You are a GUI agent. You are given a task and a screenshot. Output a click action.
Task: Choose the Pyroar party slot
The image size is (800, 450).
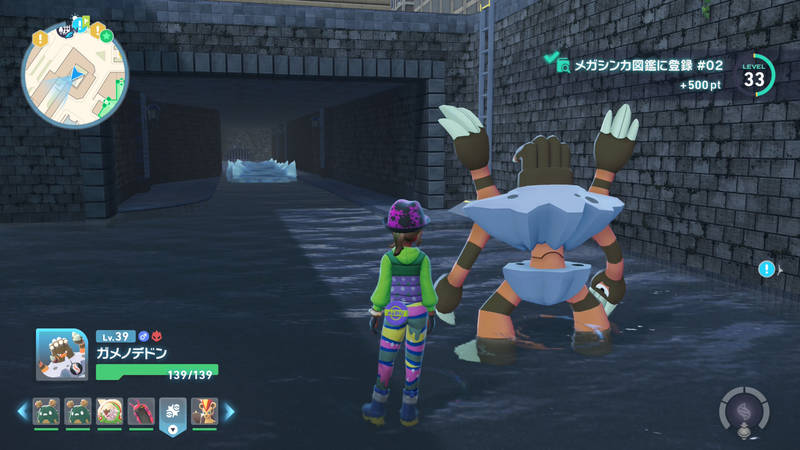204,411
